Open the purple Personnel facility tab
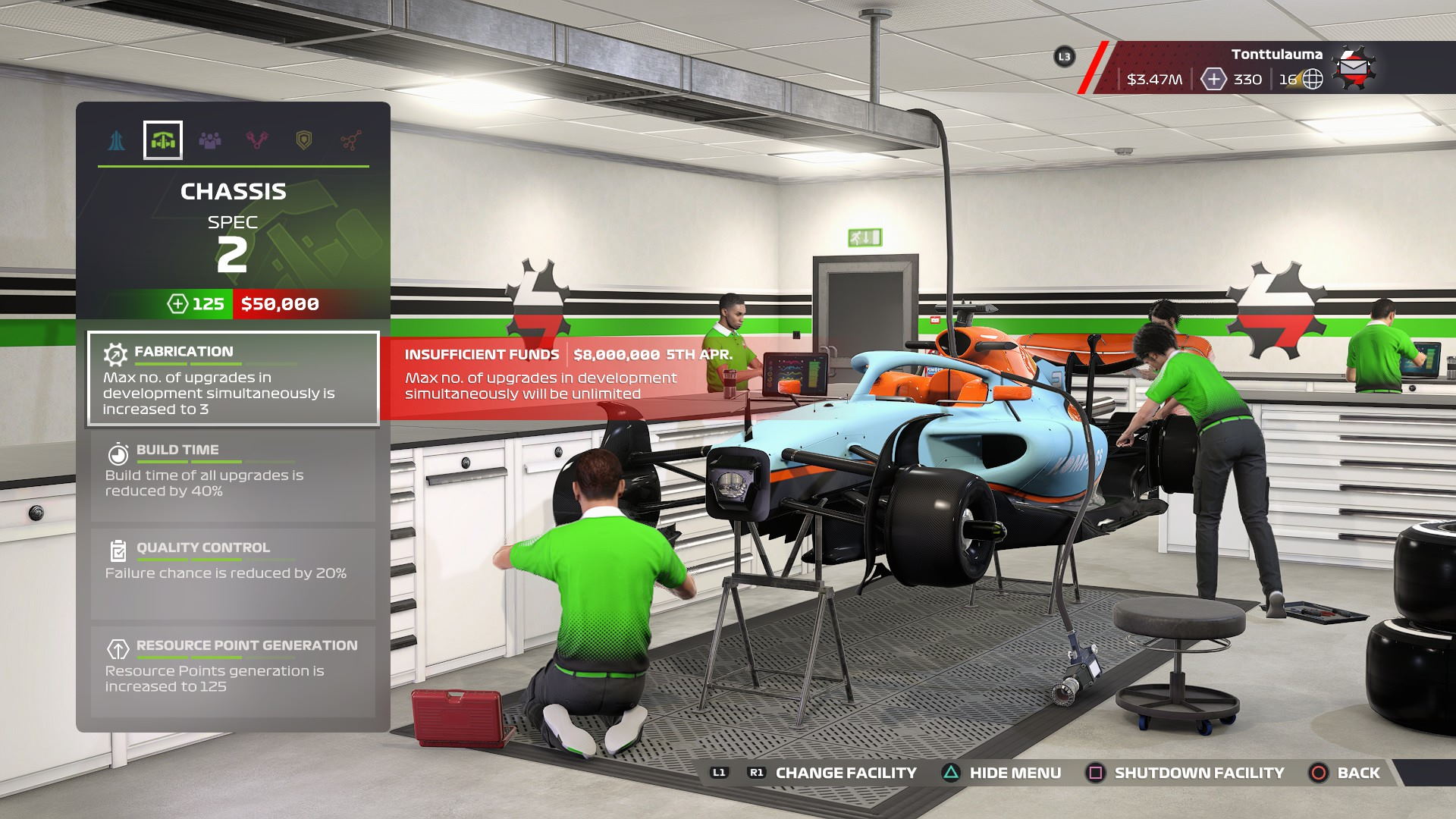 (x=210, y=140)
